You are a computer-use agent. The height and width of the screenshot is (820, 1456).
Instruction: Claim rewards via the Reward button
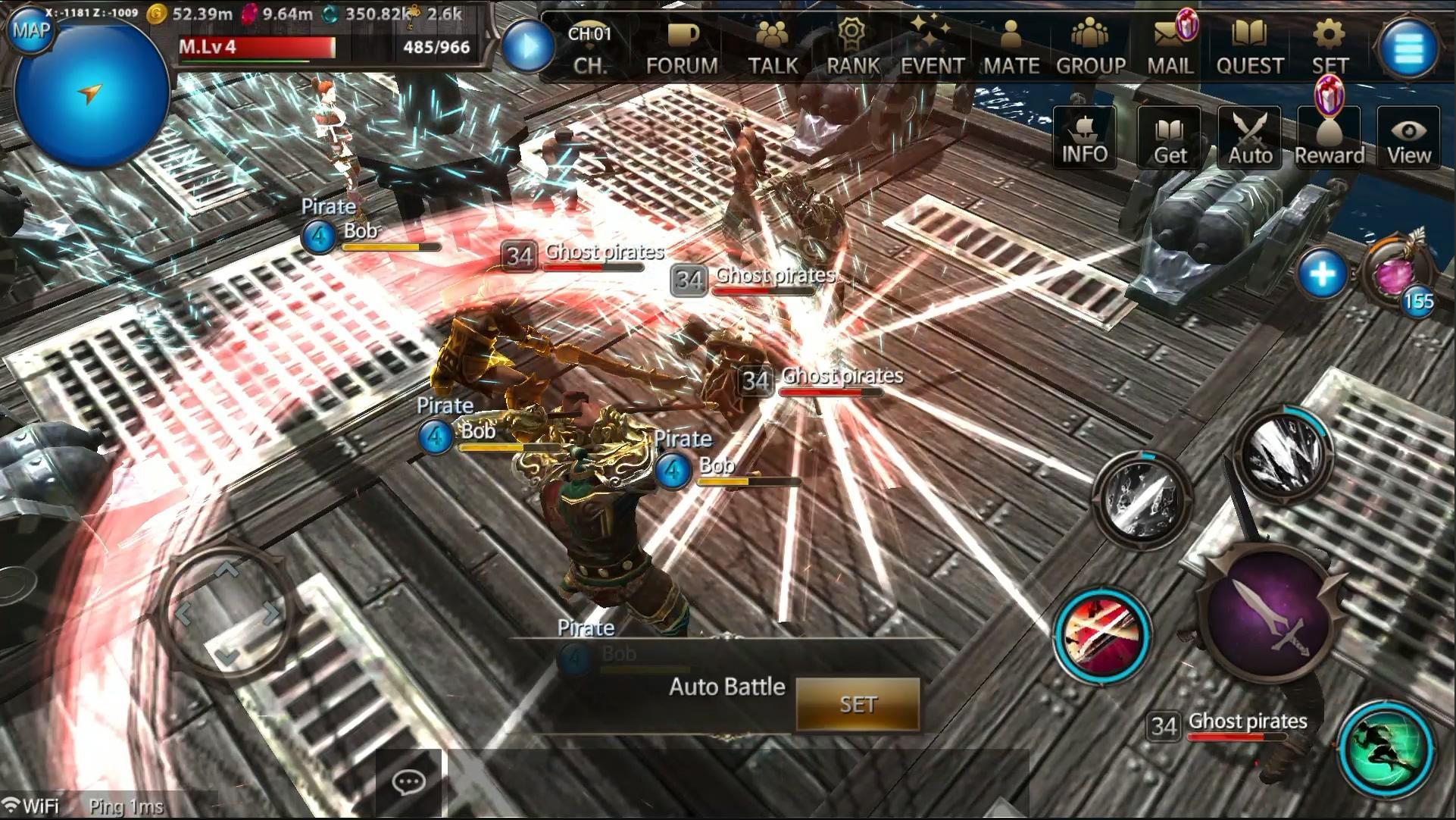[x=1329, y=138]
